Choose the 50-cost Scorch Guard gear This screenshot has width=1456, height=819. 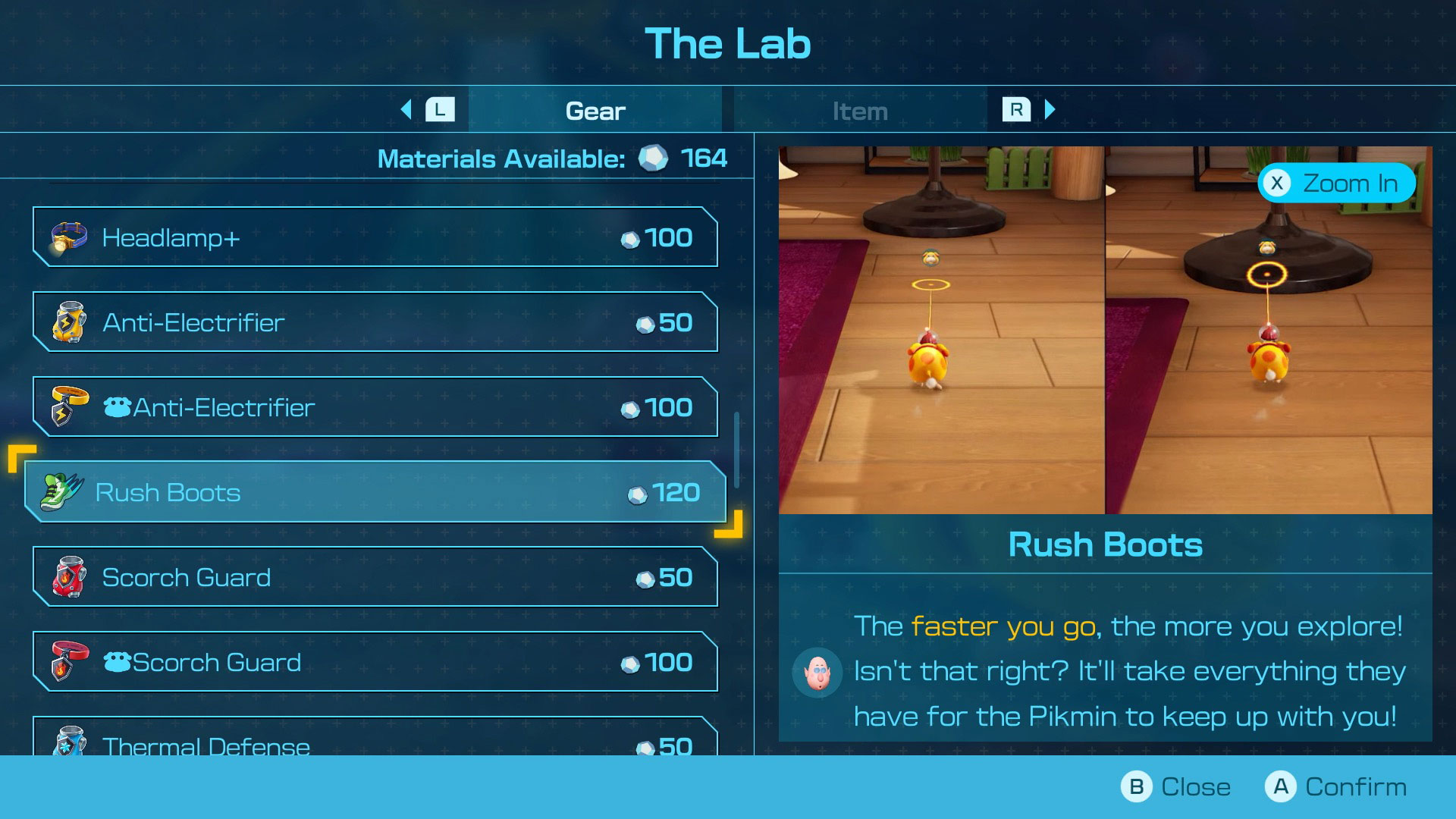point(375,577)
